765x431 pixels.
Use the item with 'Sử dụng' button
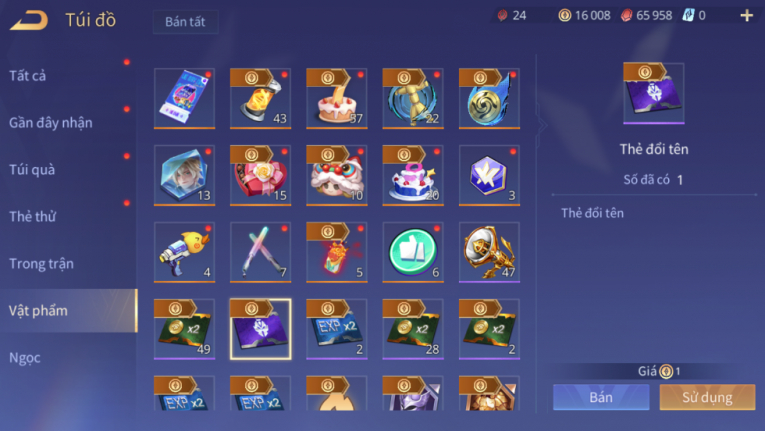point(707,397)
